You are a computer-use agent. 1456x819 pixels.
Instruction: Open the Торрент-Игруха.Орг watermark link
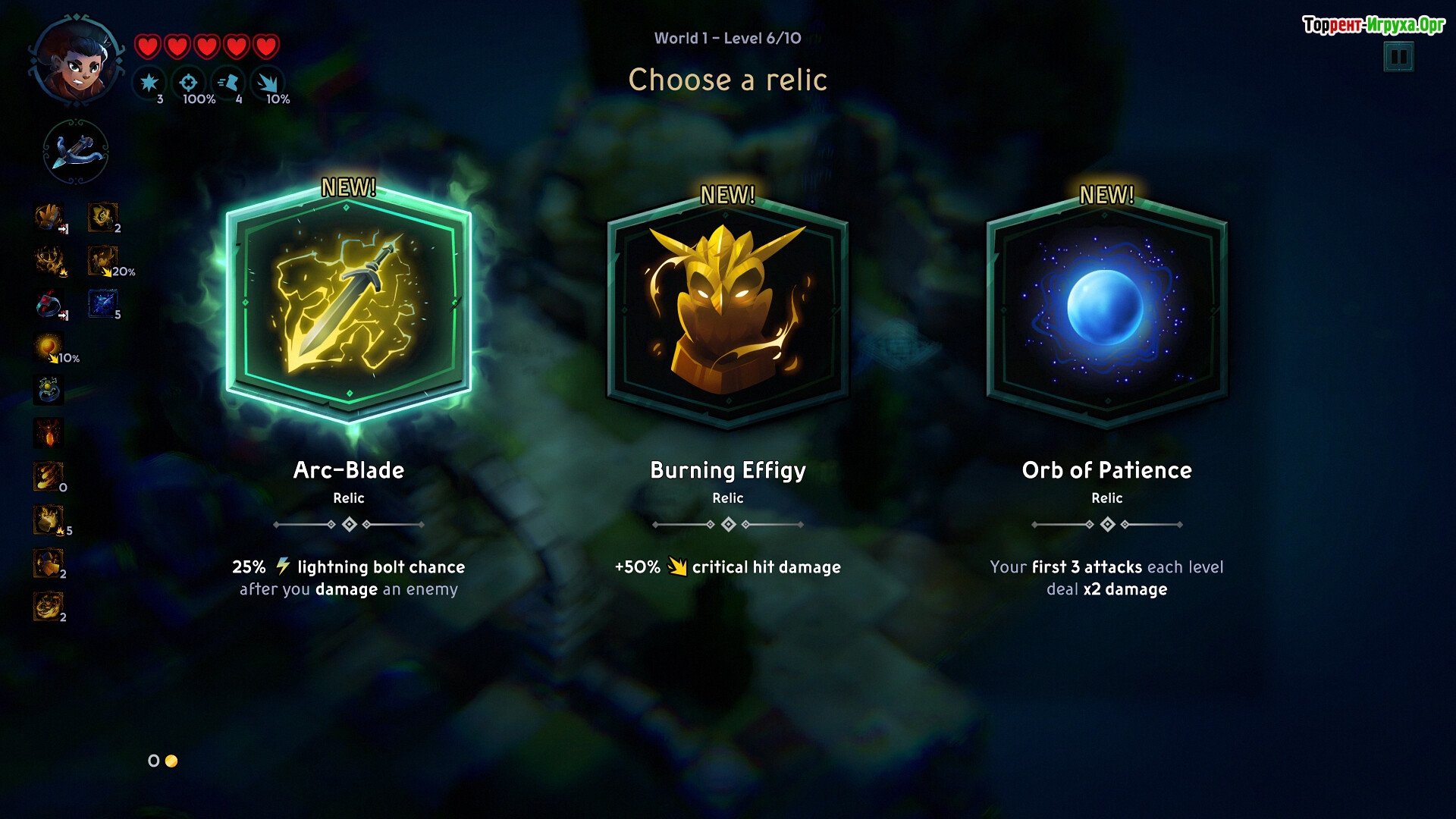pos(1373,25)
